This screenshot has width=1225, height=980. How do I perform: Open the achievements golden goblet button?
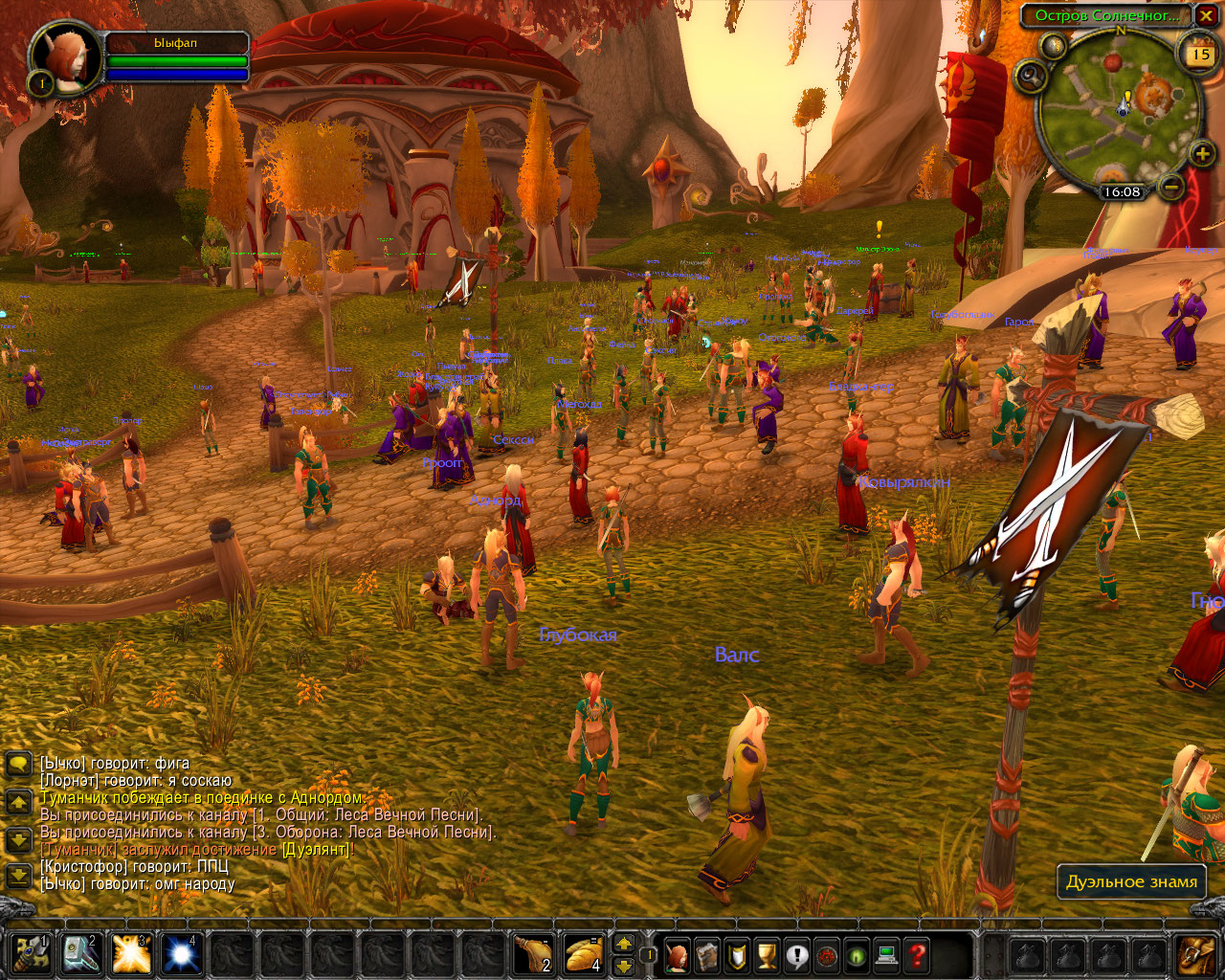767,954
